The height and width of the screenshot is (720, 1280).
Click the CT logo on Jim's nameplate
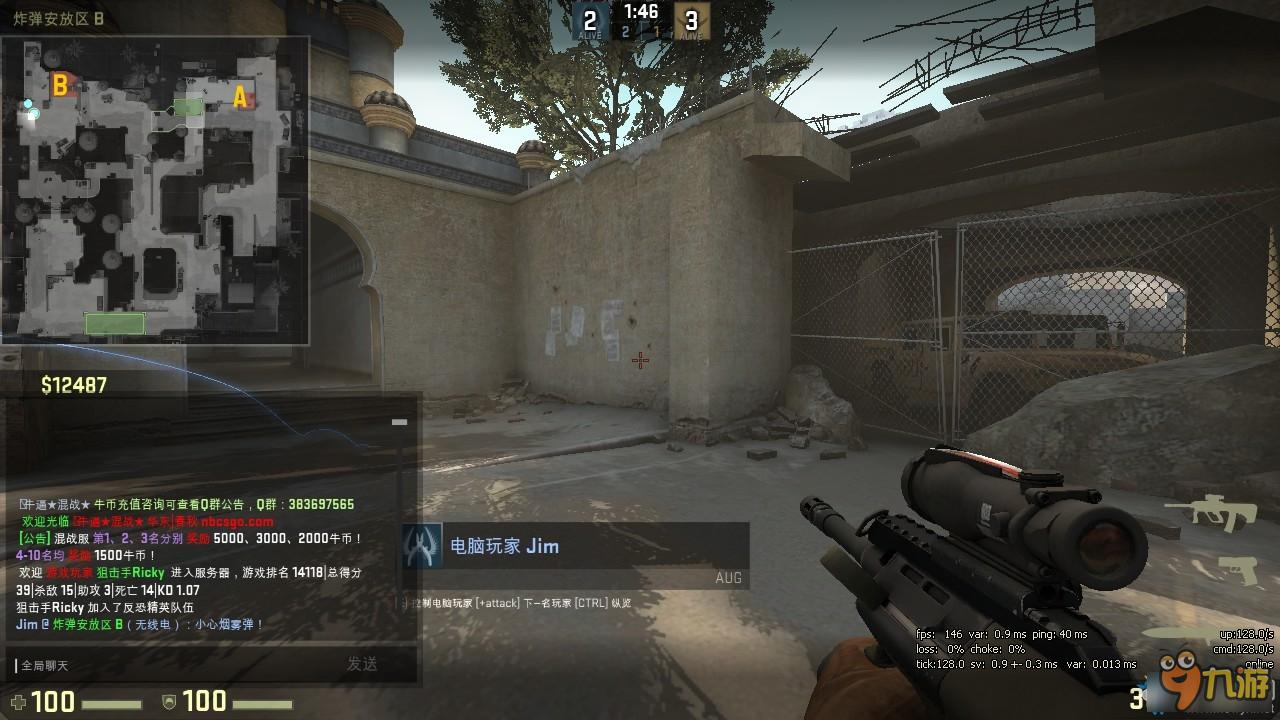point(420,547)
